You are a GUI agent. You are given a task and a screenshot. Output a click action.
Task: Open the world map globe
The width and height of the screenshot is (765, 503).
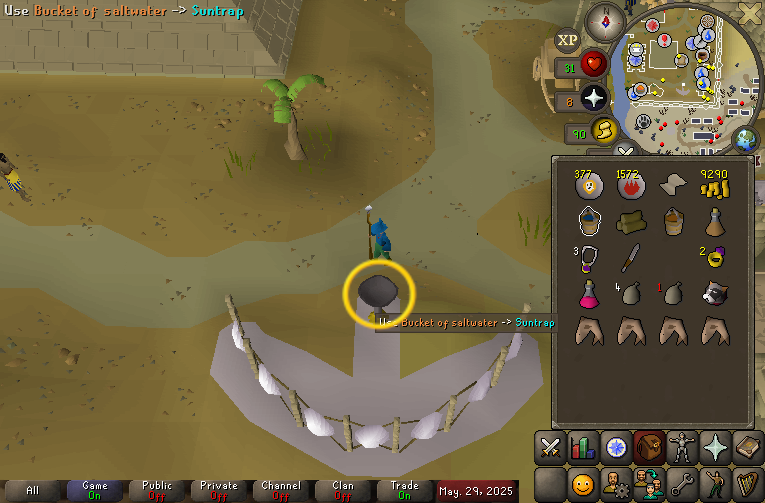click(745, 139)
